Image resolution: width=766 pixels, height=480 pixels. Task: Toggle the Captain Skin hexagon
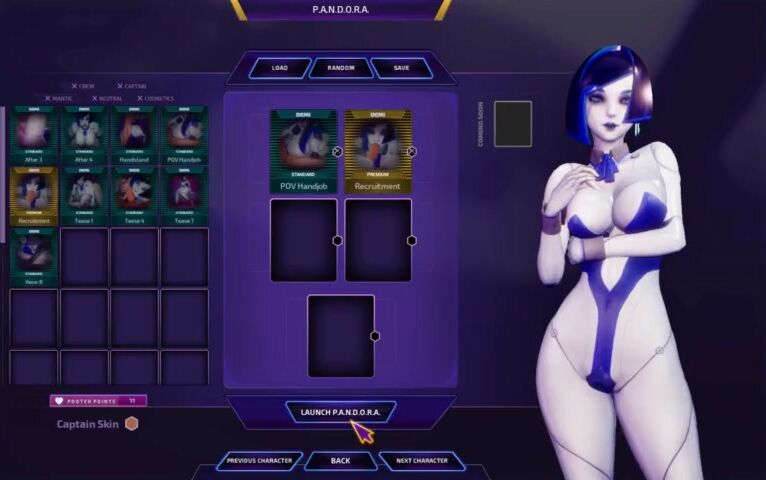[131, 424]
